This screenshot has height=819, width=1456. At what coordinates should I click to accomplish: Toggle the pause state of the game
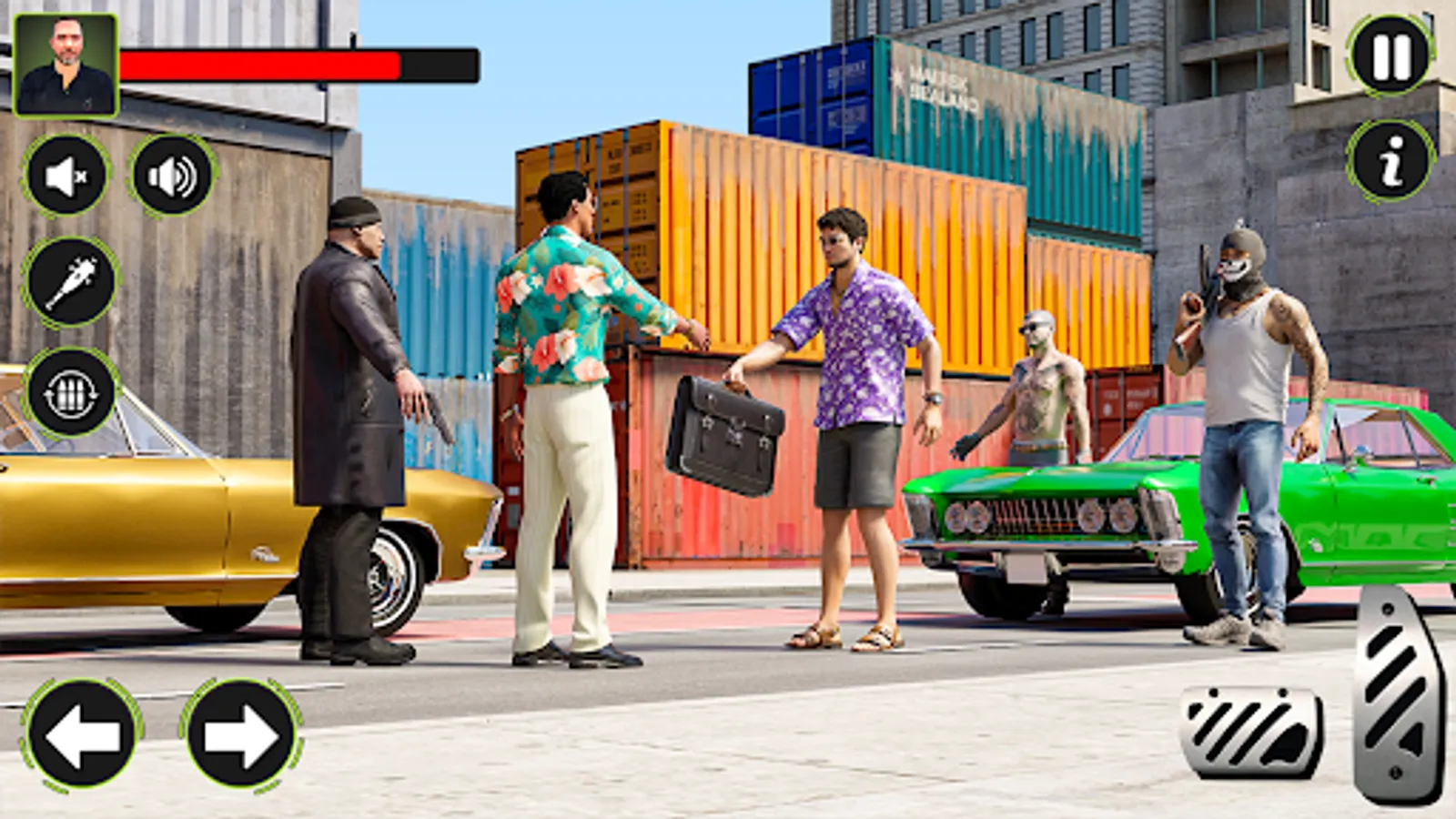tap(1387, 55)
